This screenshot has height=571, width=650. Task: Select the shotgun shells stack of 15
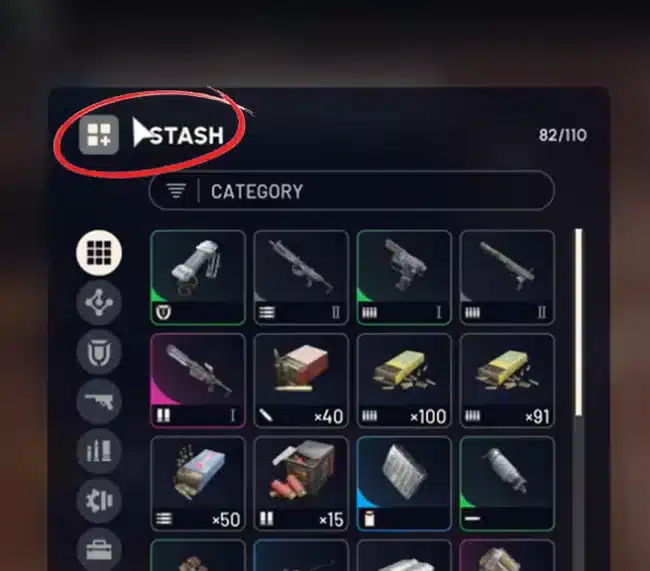pos(301,483)
